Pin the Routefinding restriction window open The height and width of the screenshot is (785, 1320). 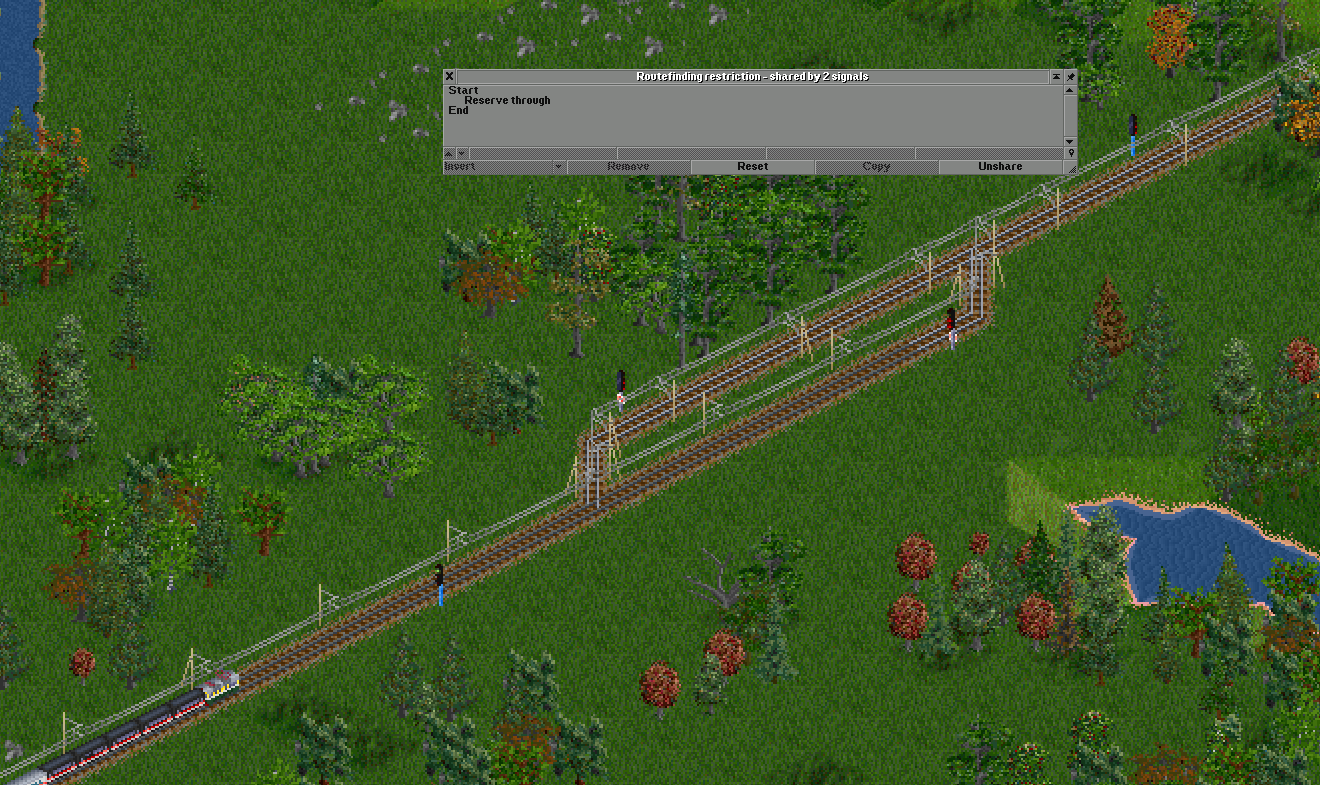(x=1070, y=76)
